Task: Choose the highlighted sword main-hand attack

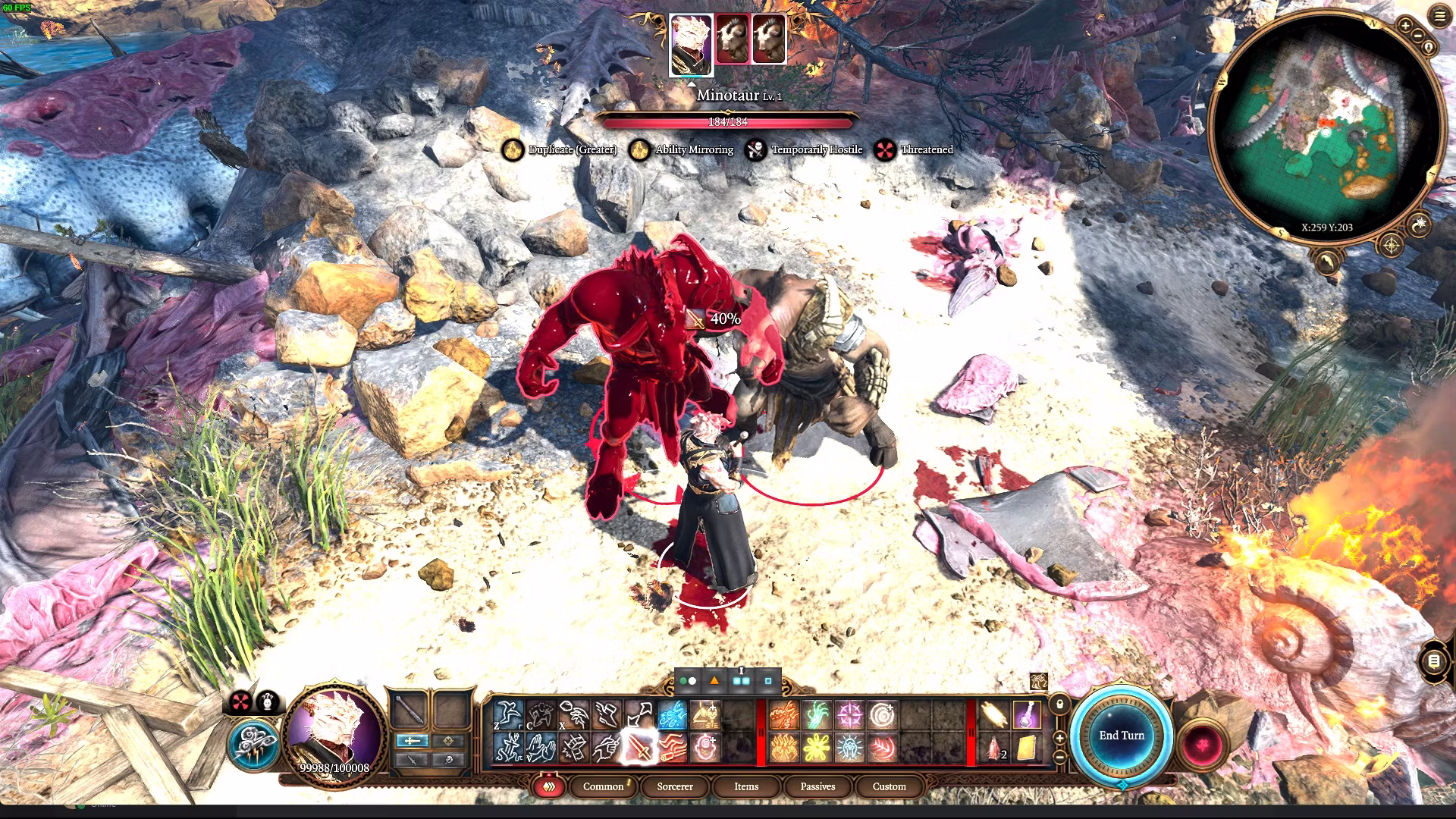Action: click(639, 748)
